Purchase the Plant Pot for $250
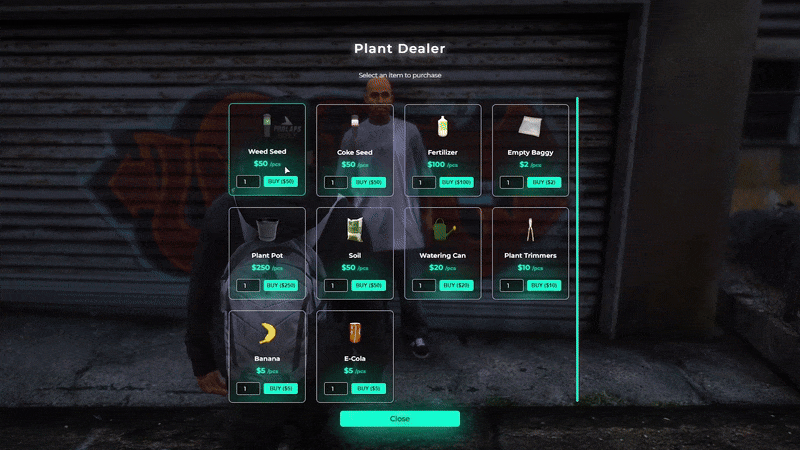The image size is (800, 450). [x=280, y=286]
